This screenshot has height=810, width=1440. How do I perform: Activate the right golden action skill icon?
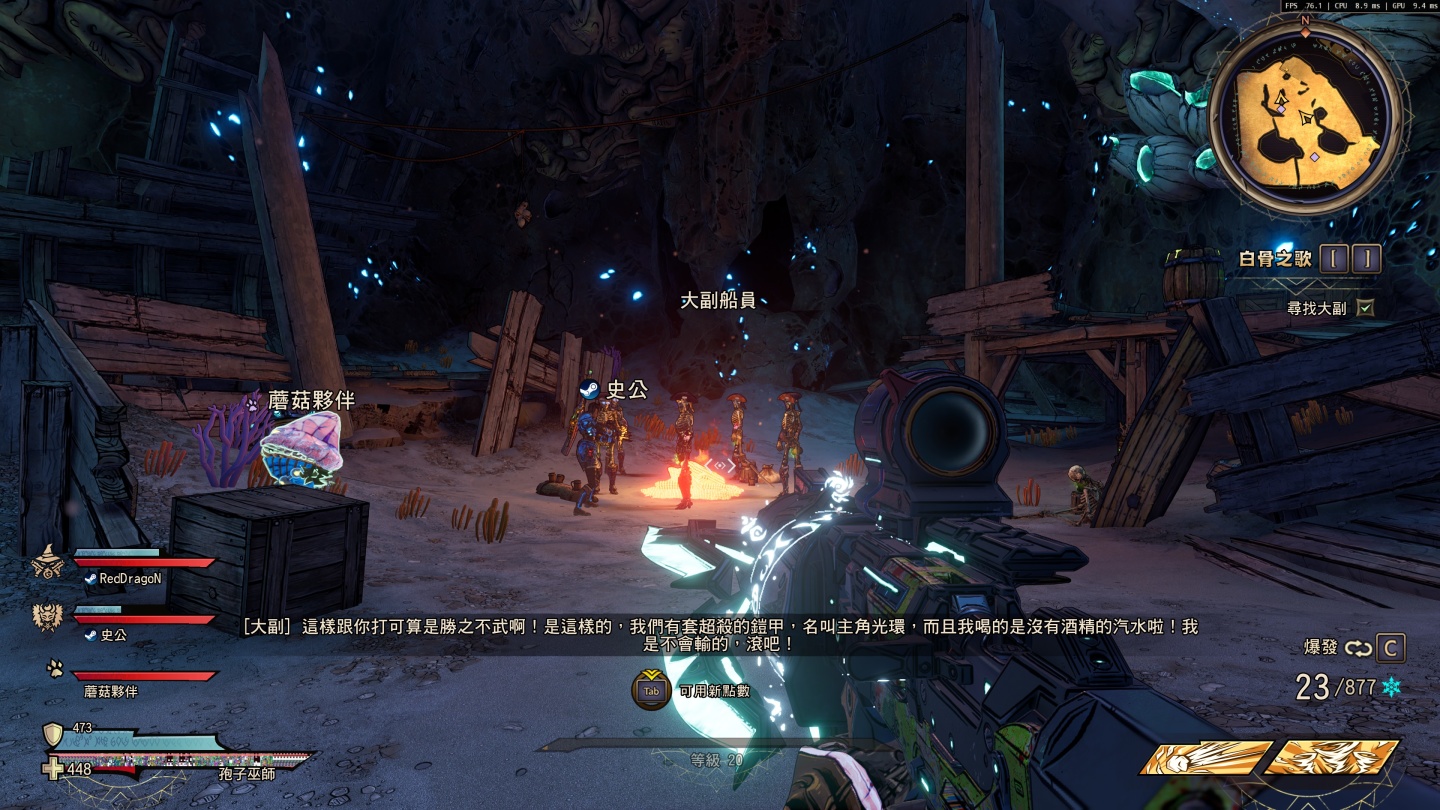1333,758
